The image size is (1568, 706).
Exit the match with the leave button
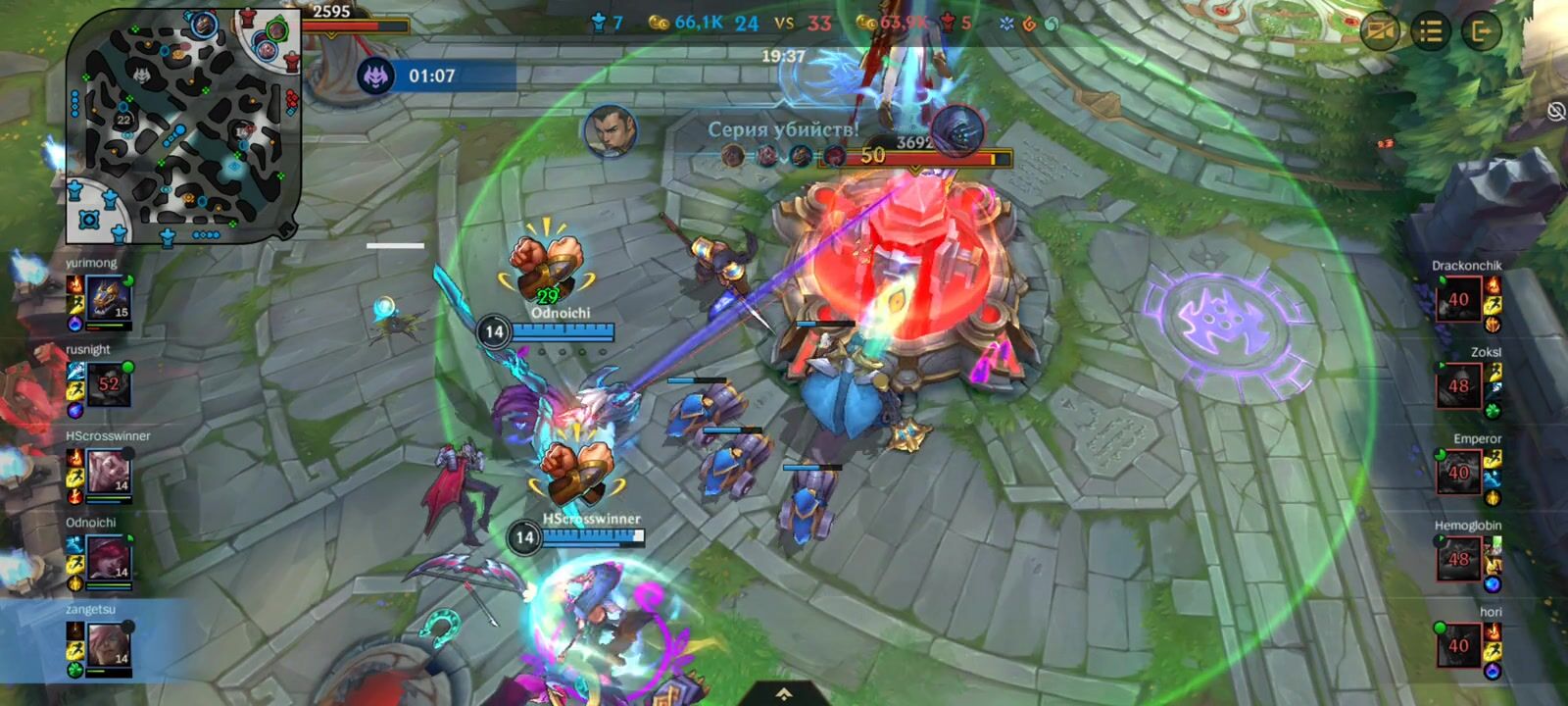pos(1481,32)
